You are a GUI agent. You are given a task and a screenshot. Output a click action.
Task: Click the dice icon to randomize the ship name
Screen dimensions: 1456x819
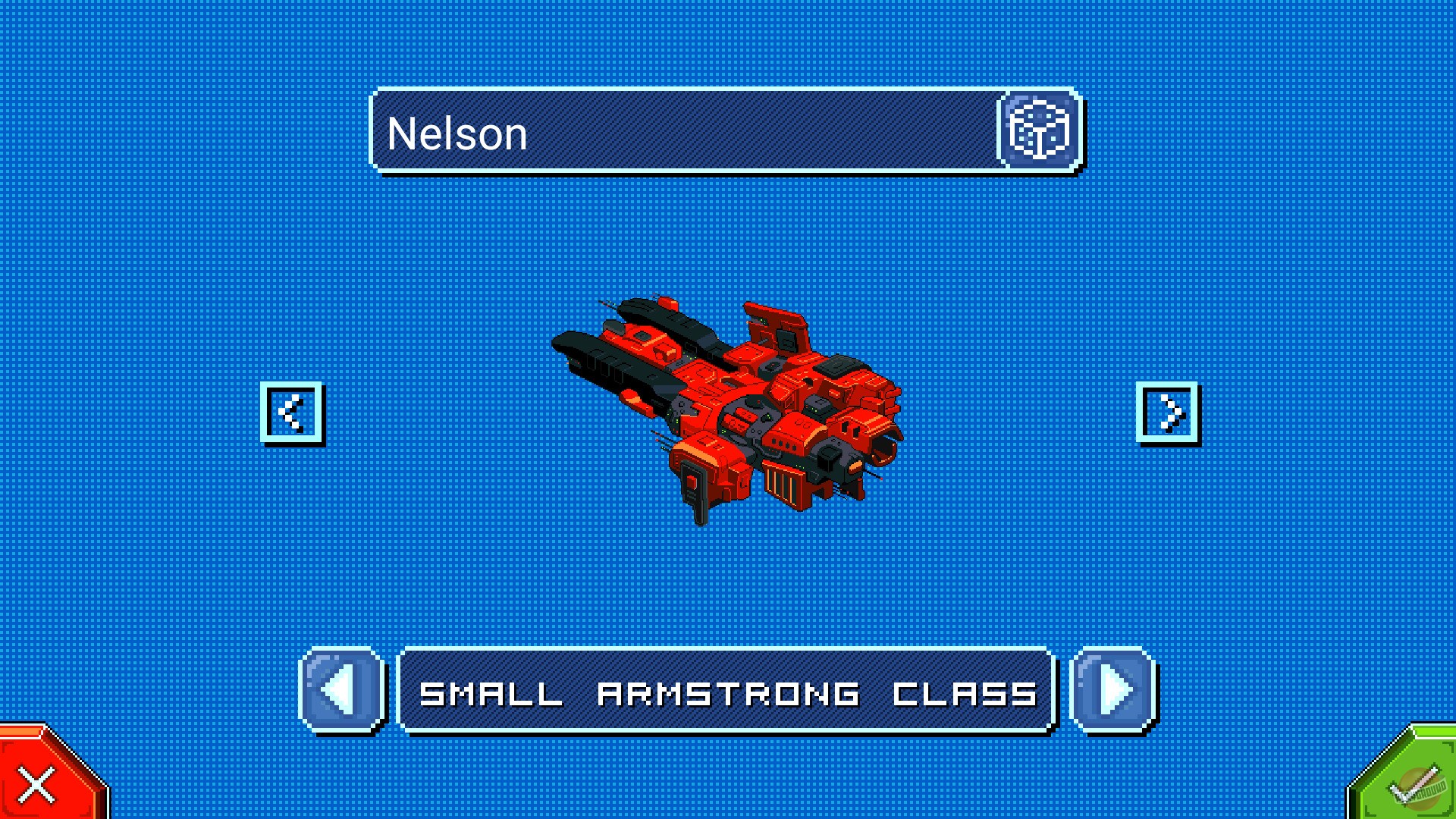pyautogui.click(x=1037, y=132)
